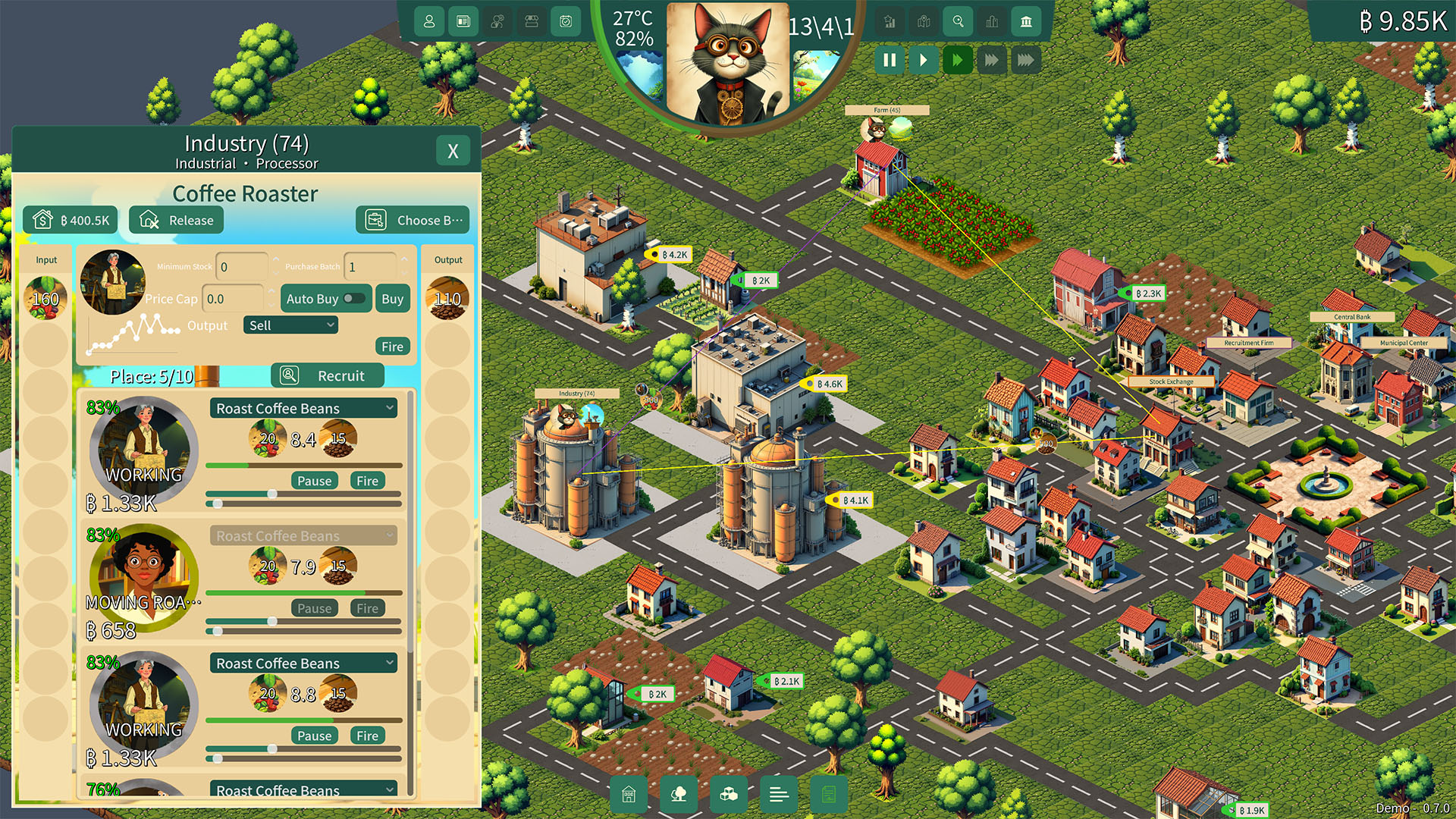
Task: Activate the search magnifier tool
Action: pyautogui.click(x=957, y=21)
